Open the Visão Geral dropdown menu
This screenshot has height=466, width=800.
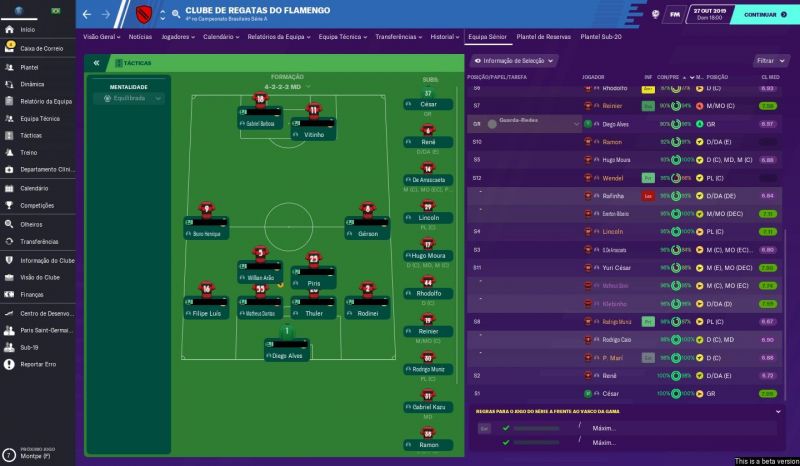click(101, 36)
